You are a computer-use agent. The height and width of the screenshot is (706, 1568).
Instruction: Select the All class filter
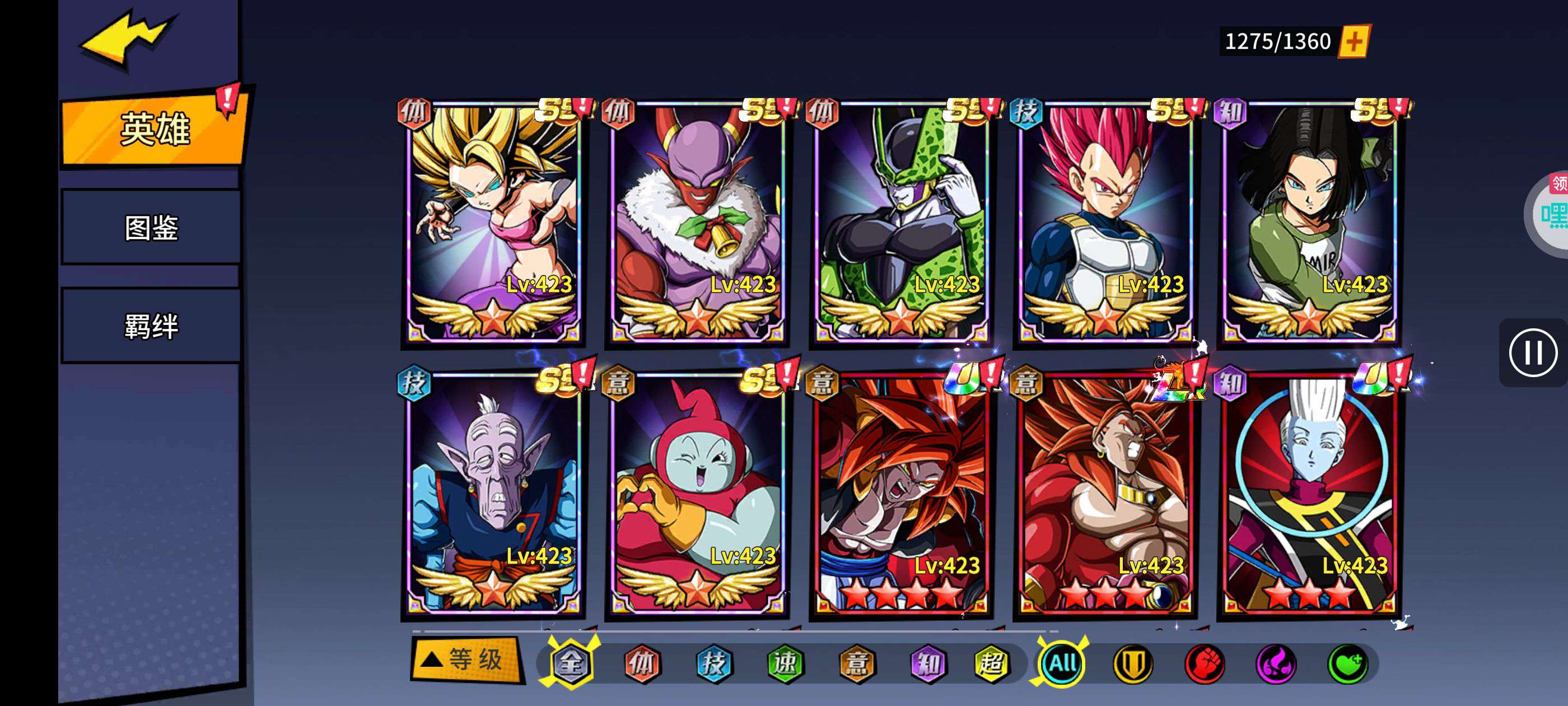click(x=1062, y=663)
